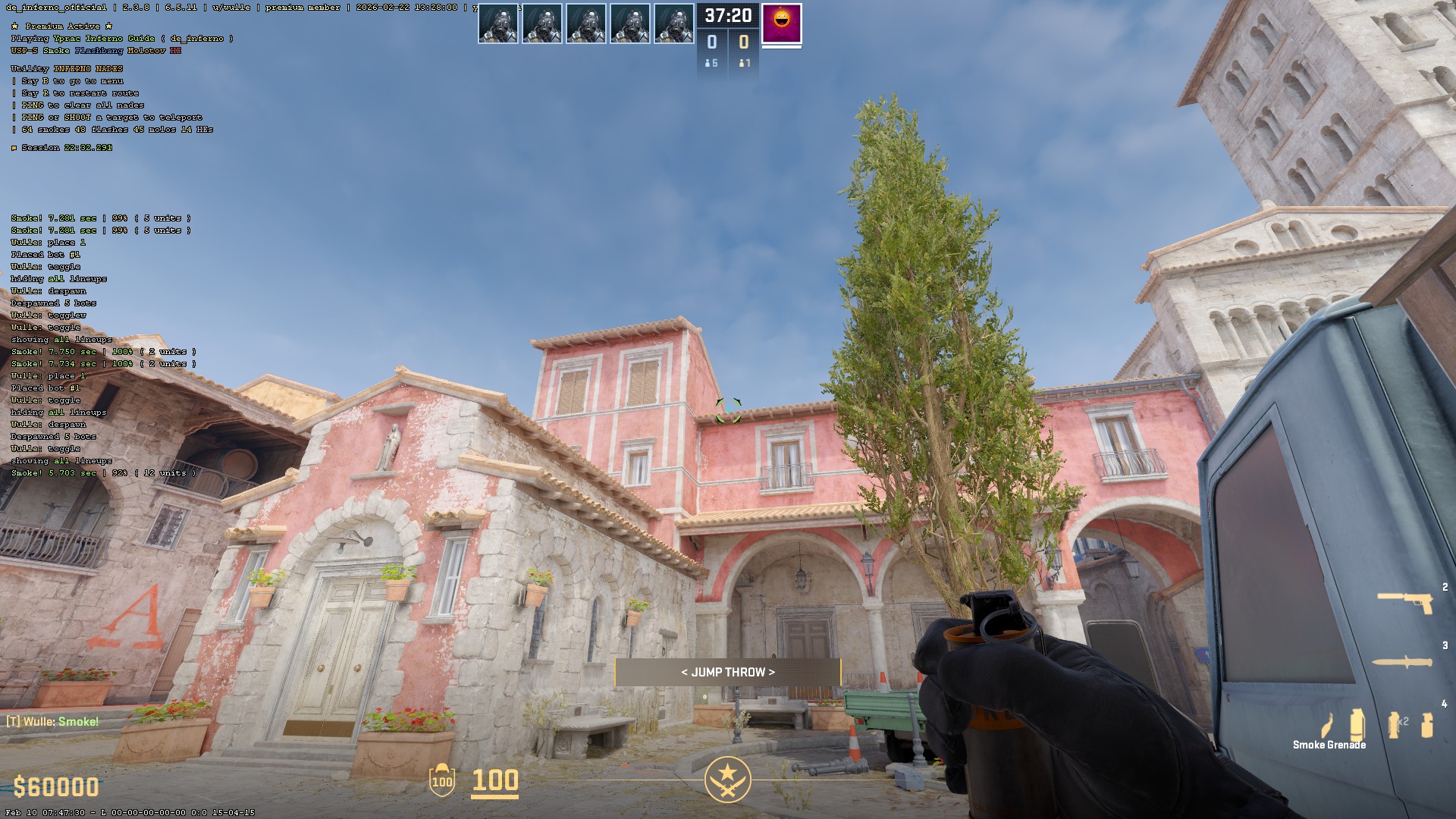Image resolution: width=1456 pixels, height=819 pixels.
Task: Toggle the 'hiding all lineups' console entry
Action: point(58,412)
